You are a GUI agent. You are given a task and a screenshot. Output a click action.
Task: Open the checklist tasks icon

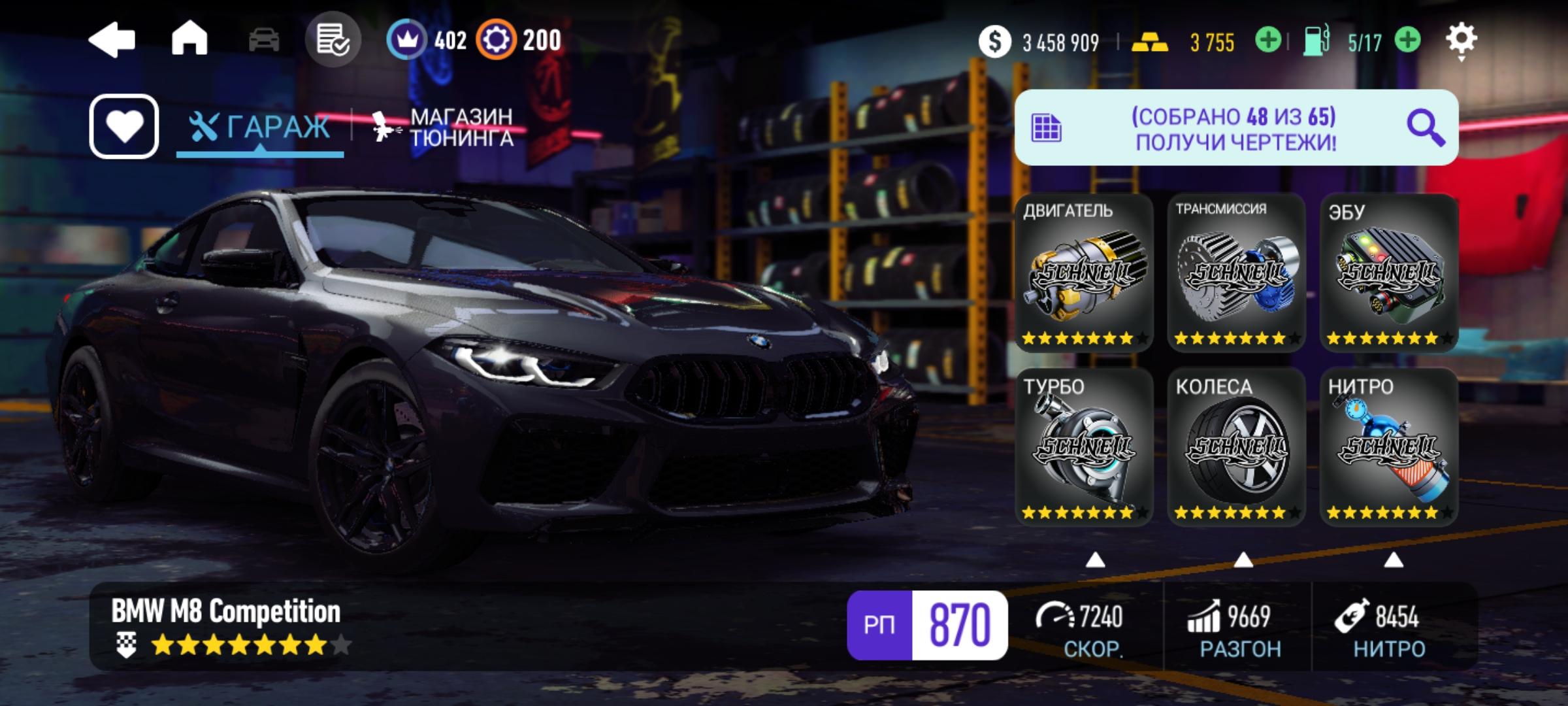[x=333, y=41]
